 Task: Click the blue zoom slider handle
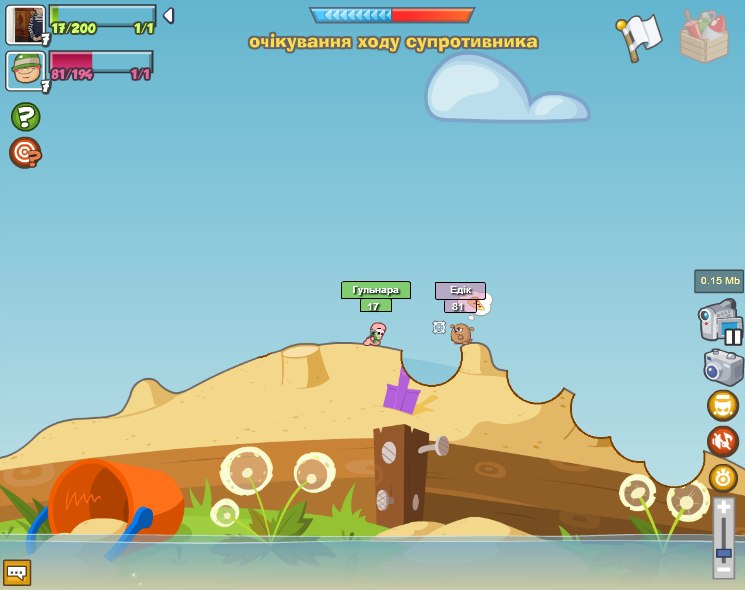tap(723, 553)
